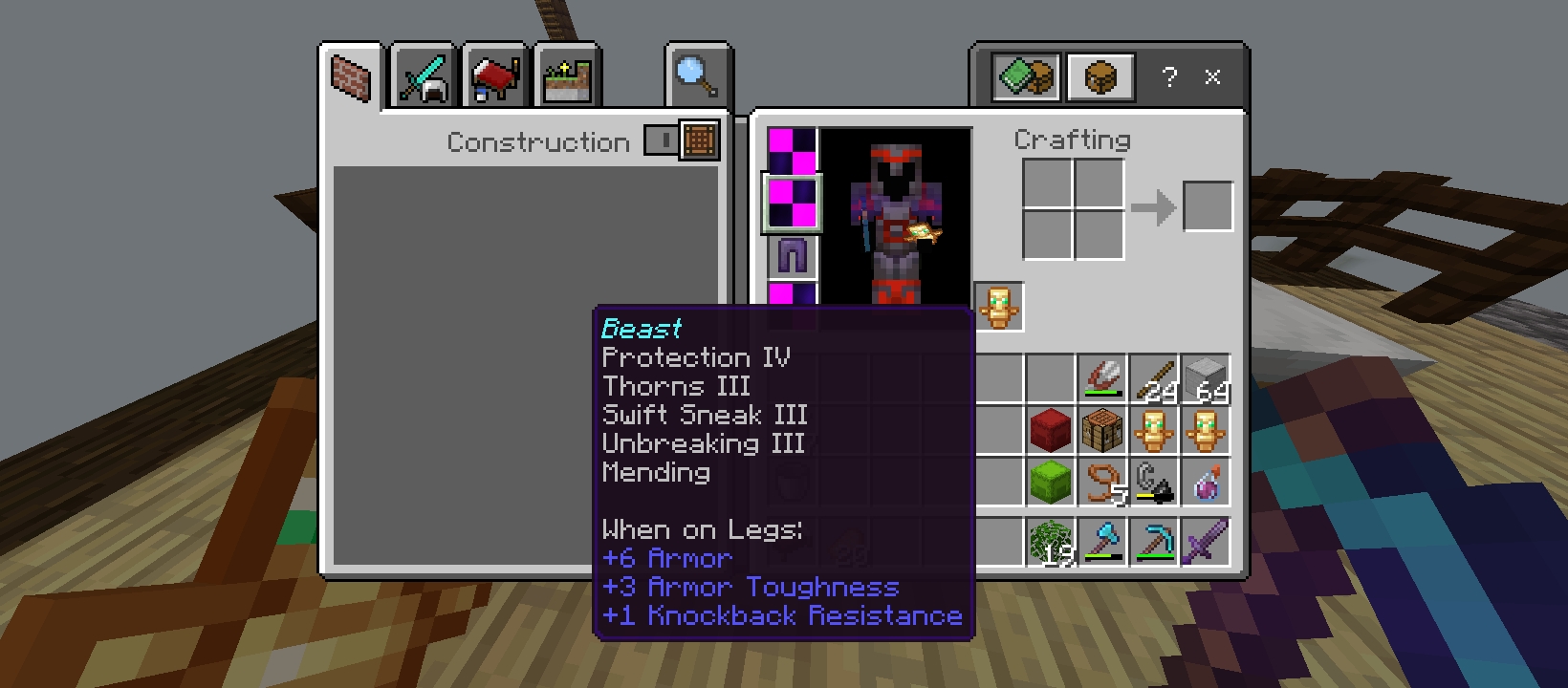Viewport: 1568px width, 688px height.
Task: Select the crafting table in the inventory
Action: pyautogui.click(x=1101, y=430)
